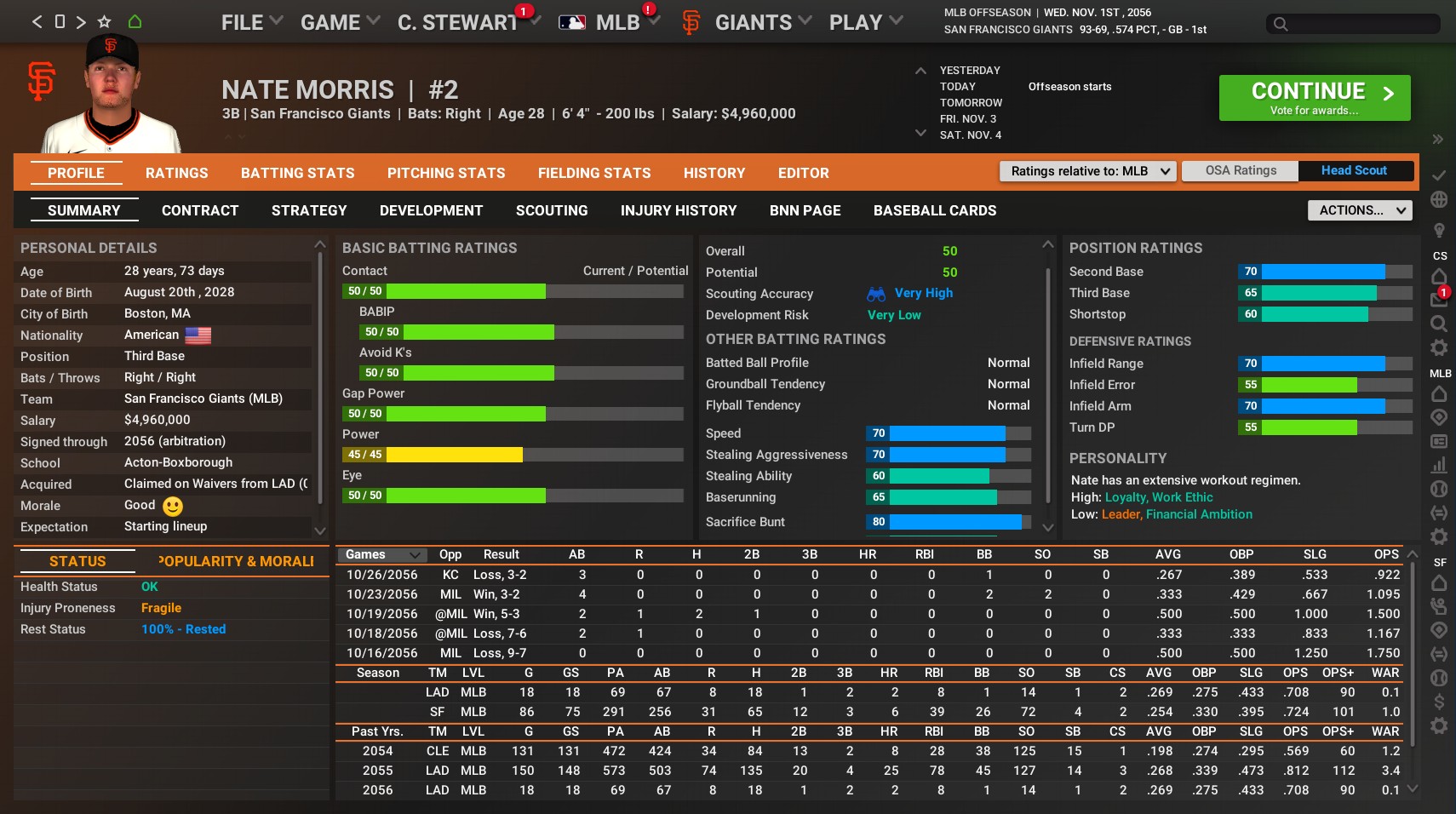
Task: Click the search field in the top right
Action: (x=1352, y=25)
